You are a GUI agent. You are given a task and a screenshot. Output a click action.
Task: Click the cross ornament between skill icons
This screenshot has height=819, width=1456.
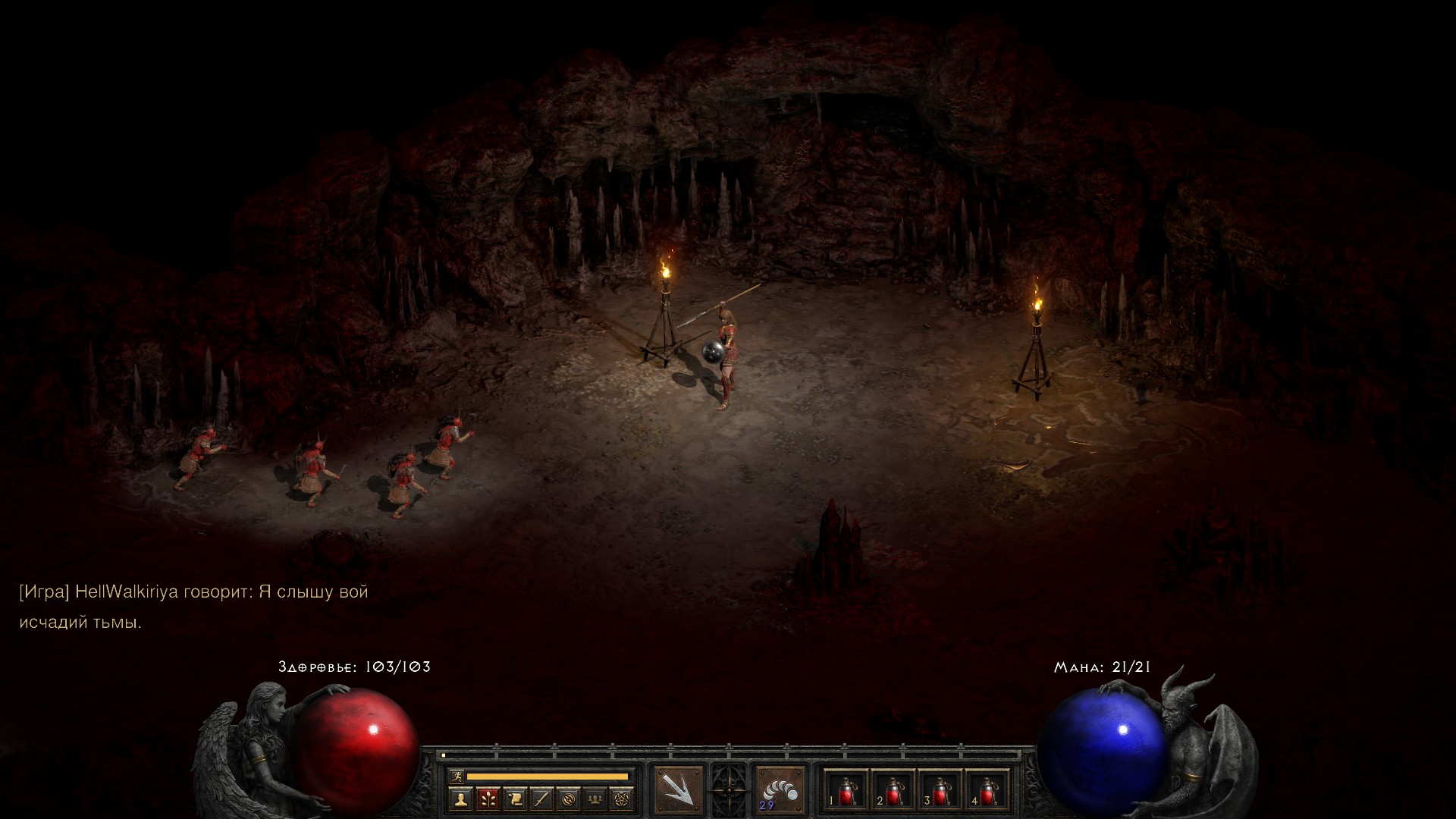pyautogui.click(x=730, y=790)
